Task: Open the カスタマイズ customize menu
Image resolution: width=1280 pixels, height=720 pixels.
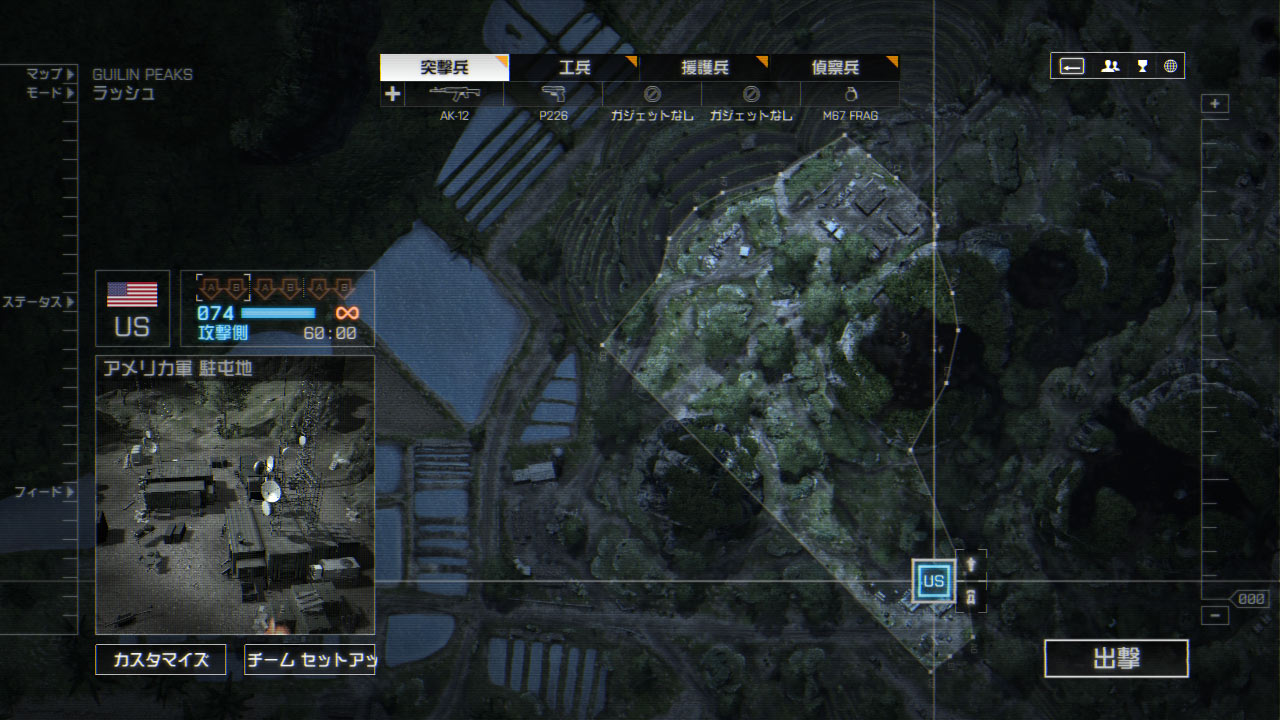Action: click(x=161, y=660)
